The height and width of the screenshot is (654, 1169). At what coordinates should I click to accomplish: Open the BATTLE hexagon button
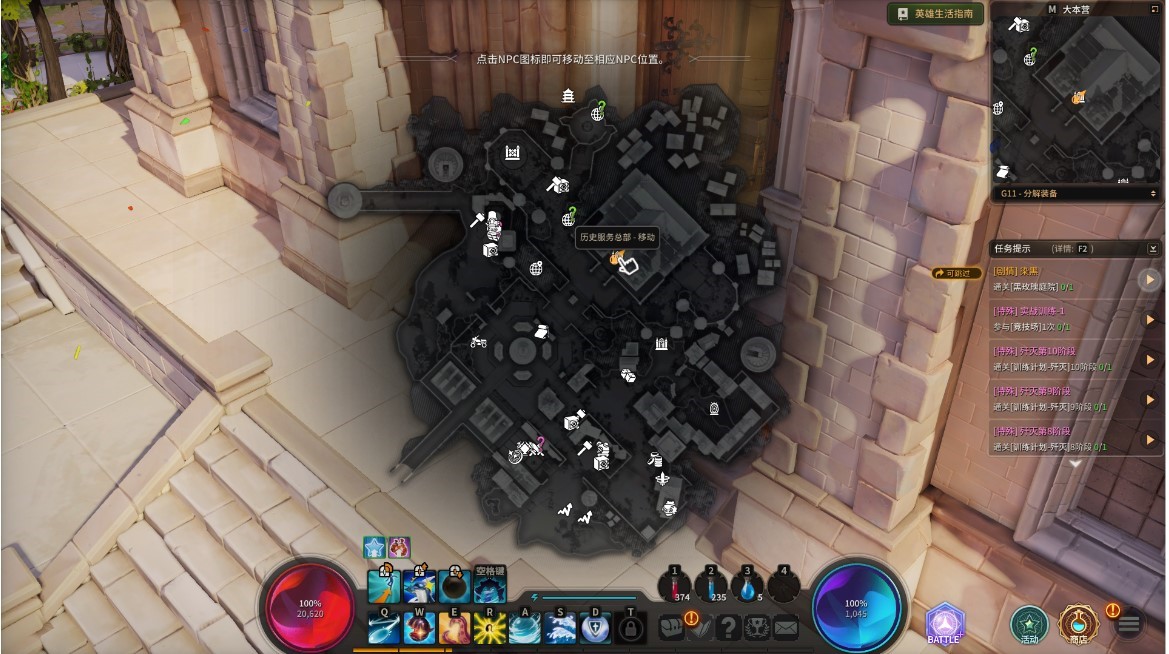point(944,624)
